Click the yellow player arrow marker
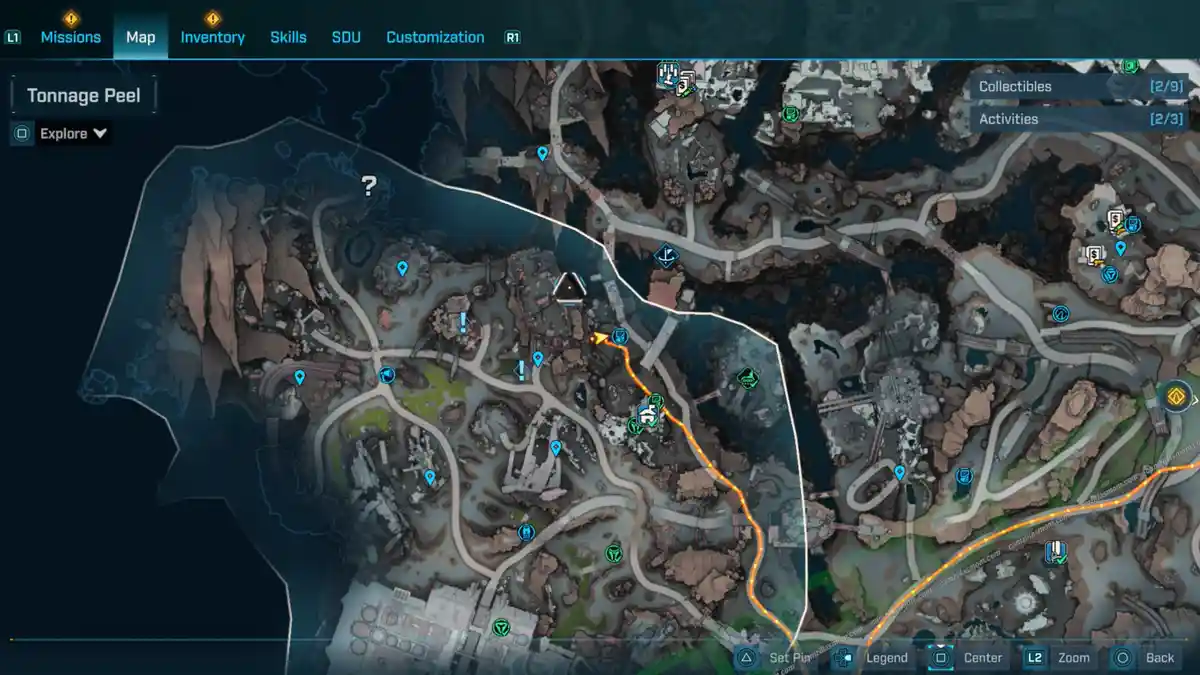The height and width of the screenshot is (675, 1200). pos(599,338)
